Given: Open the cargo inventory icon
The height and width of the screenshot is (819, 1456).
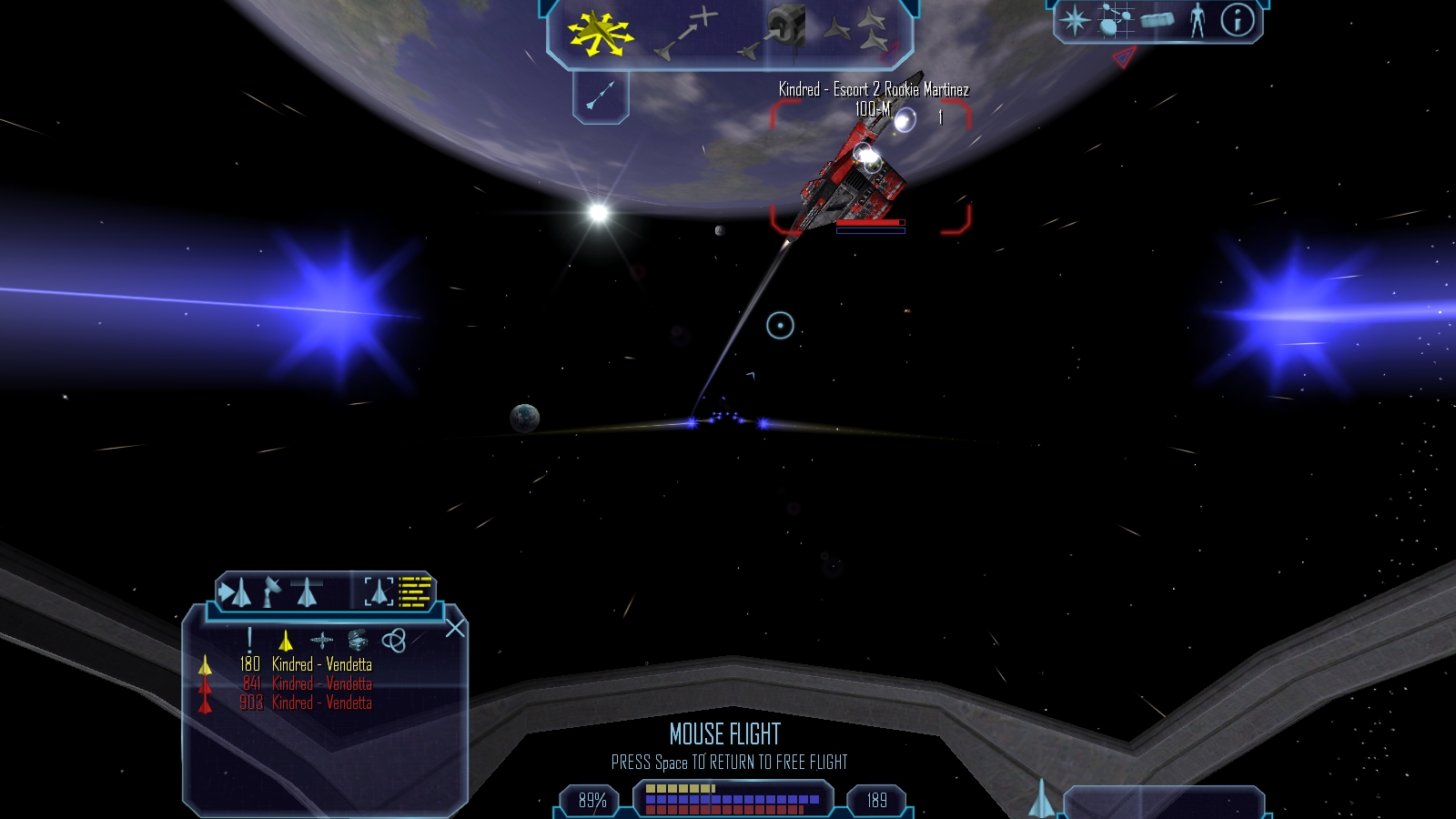Looking at the screenshot, I should (1157, 20).
